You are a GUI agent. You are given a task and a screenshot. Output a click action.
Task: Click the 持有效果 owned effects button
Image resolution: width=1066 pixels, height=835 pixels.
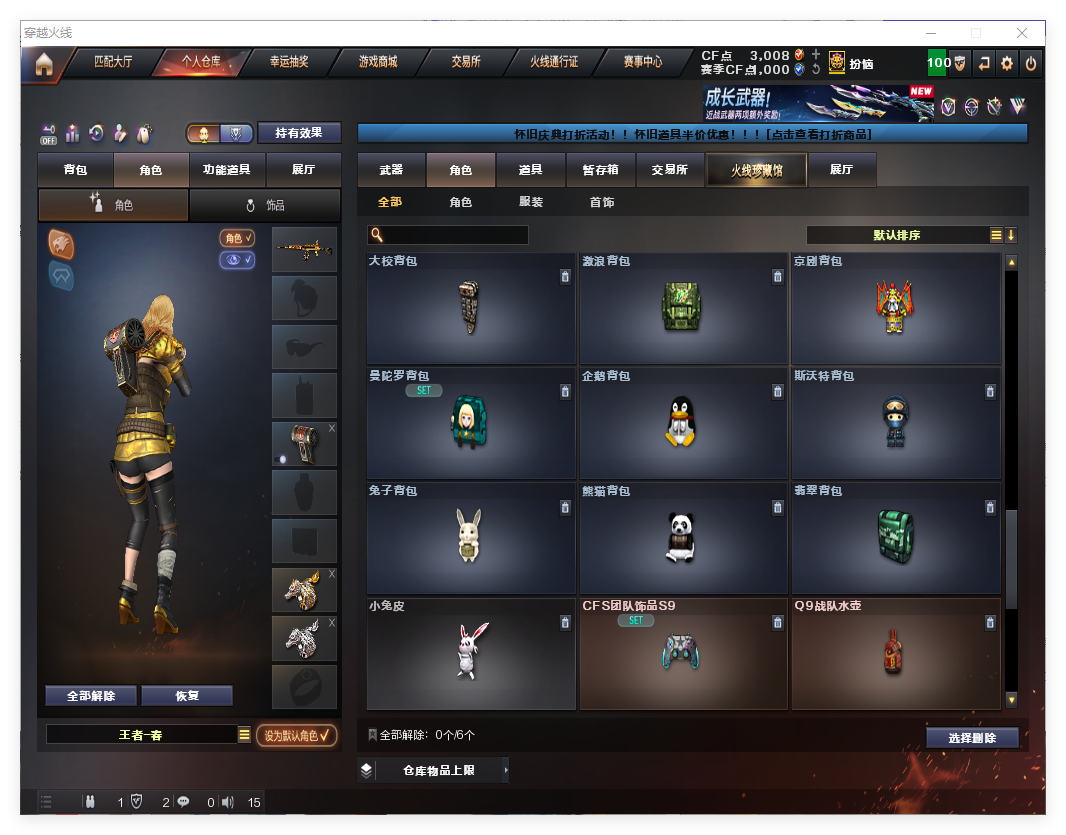coord(299,133)
